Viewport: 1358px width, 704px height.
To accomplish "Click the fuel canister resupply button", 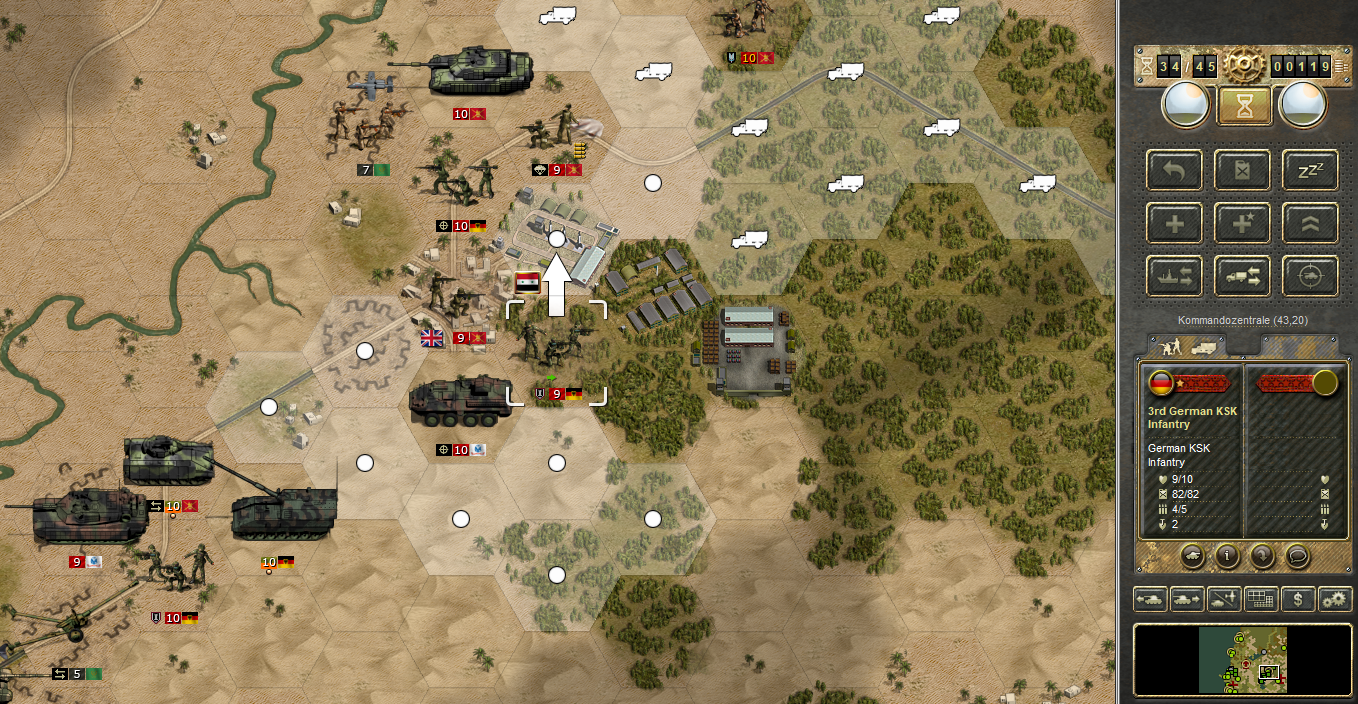I will click(1243, 170).
